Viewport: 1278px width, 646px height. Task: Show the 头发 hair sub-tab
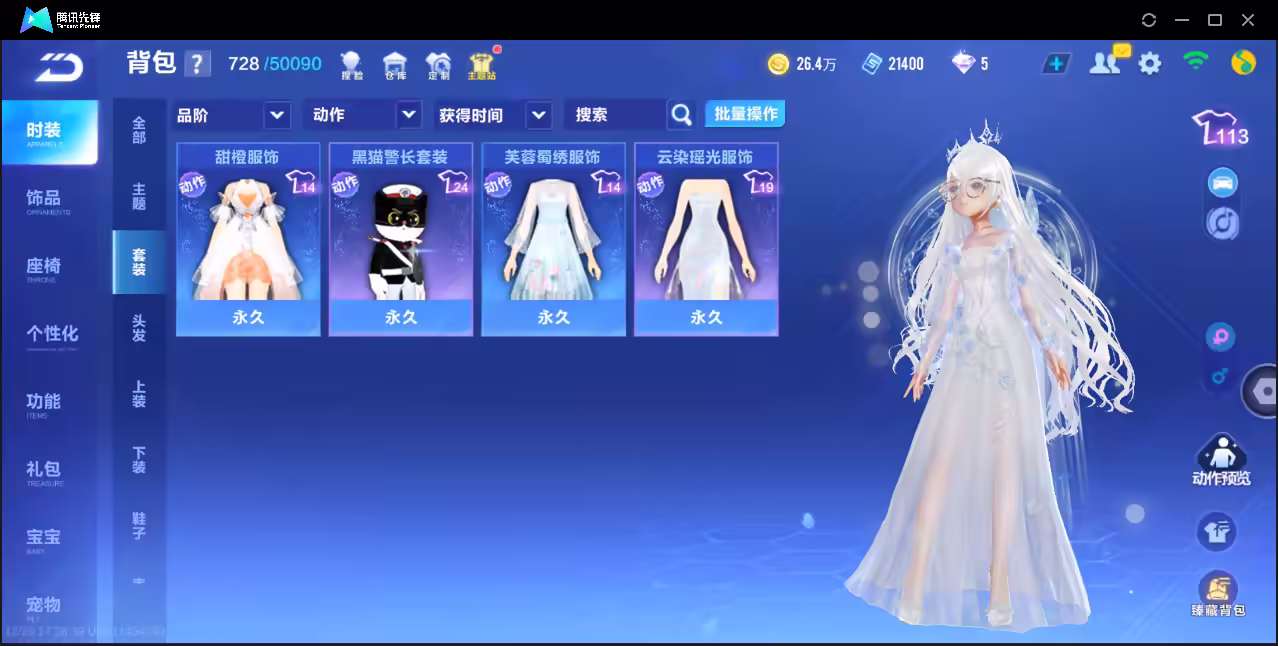pyautogui.click(x=139, y=327)
